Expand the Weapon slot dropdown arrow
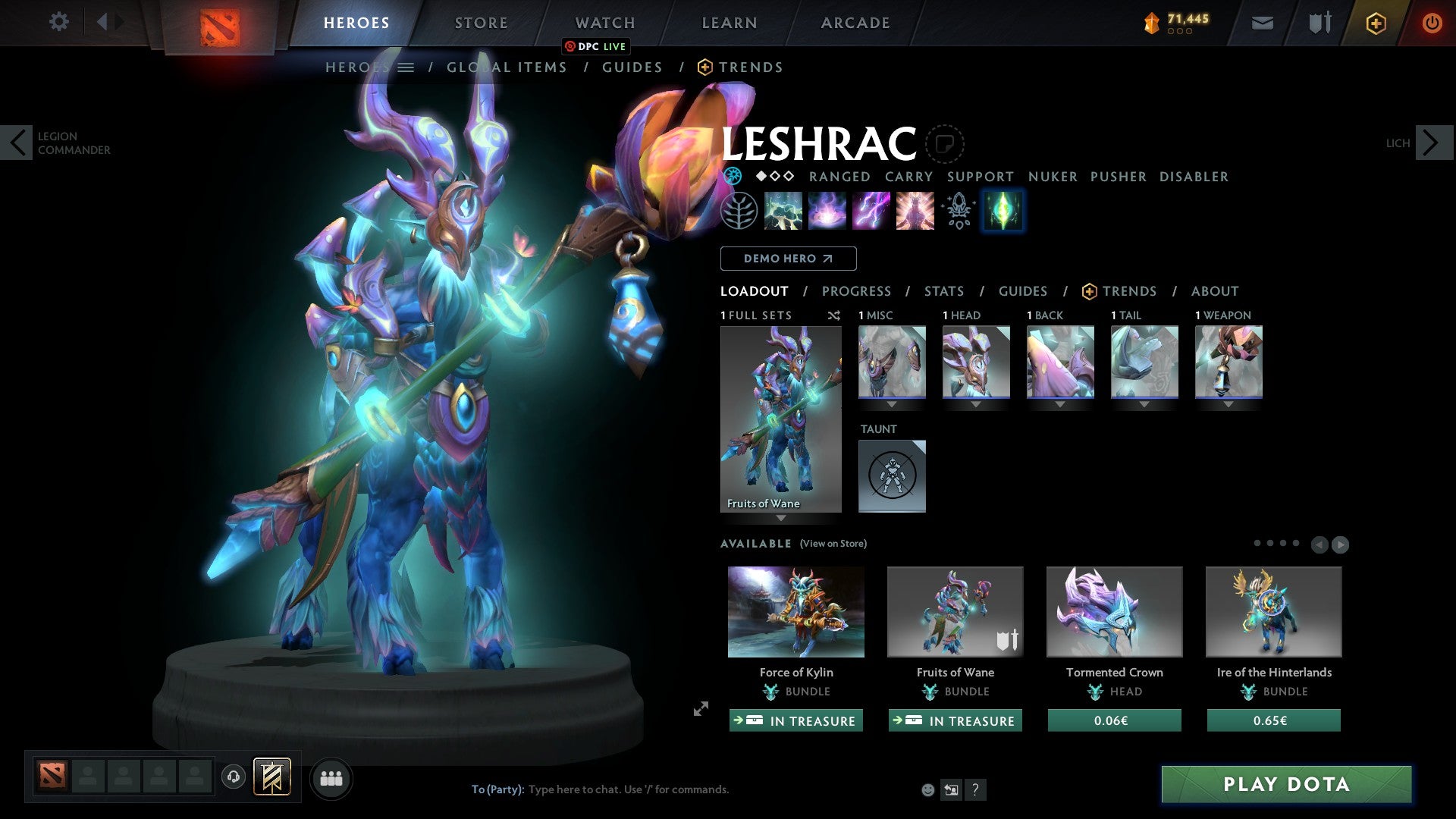 [x=1228, y=404]
